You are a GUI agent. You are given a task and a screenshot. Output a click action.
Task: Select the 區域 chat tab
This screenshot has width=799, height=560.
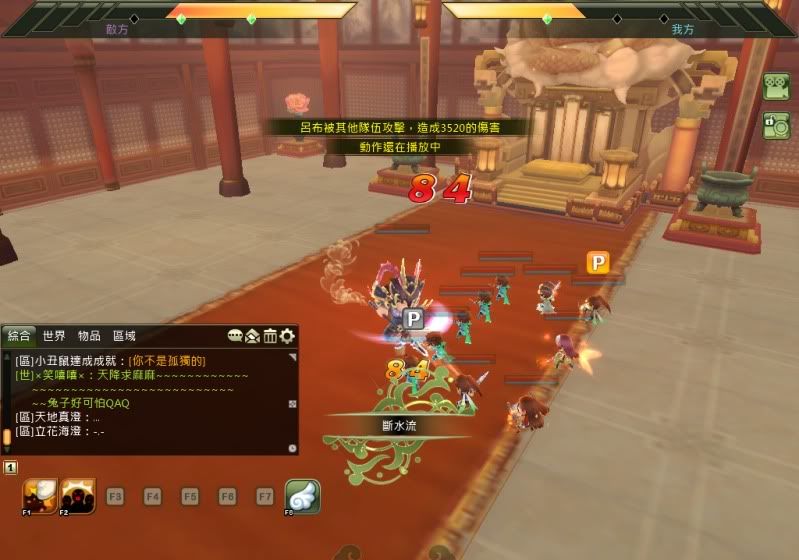point(124,336)
